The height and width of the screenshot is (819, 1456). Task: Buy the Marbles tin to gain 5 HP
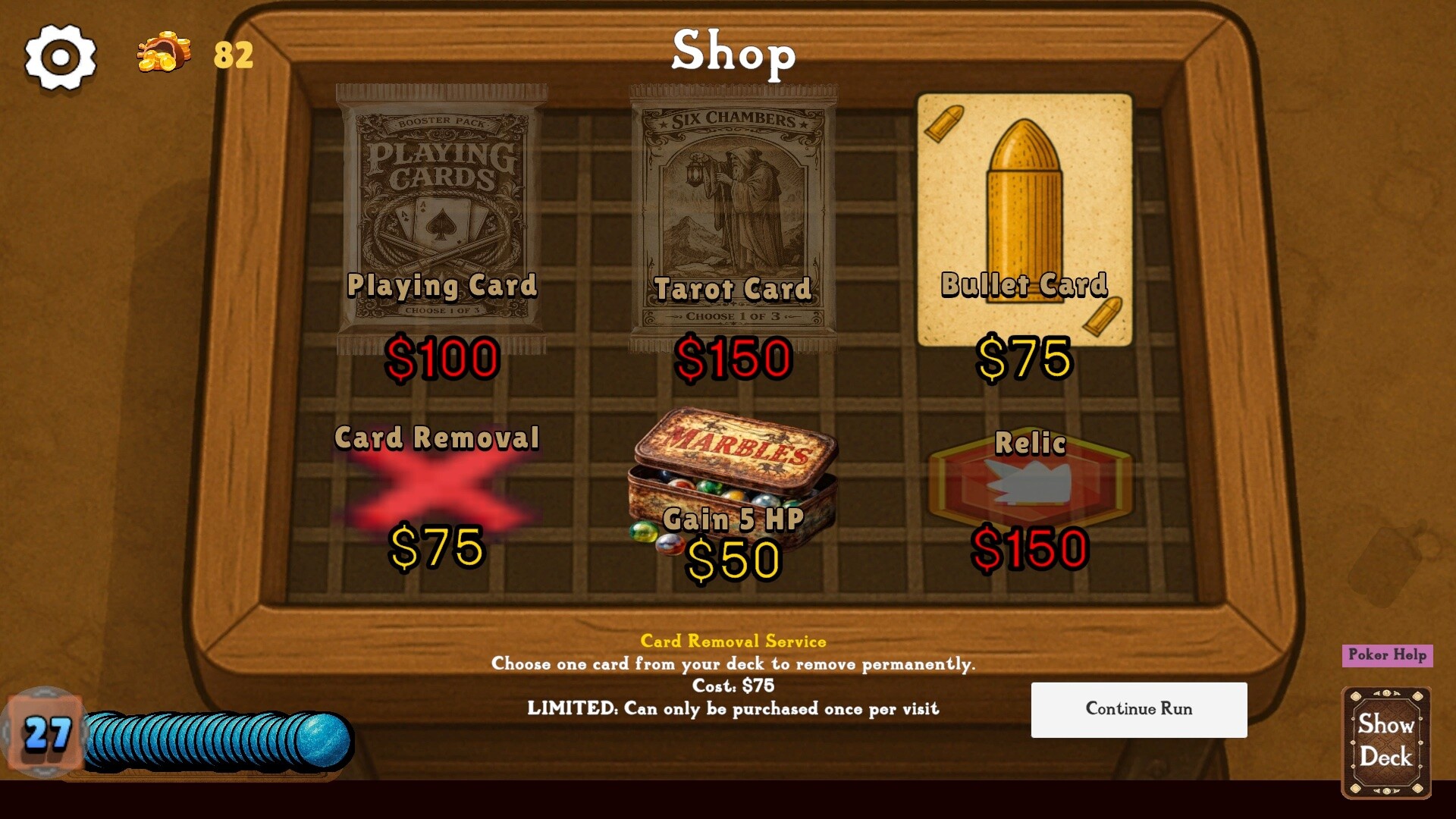732,485
